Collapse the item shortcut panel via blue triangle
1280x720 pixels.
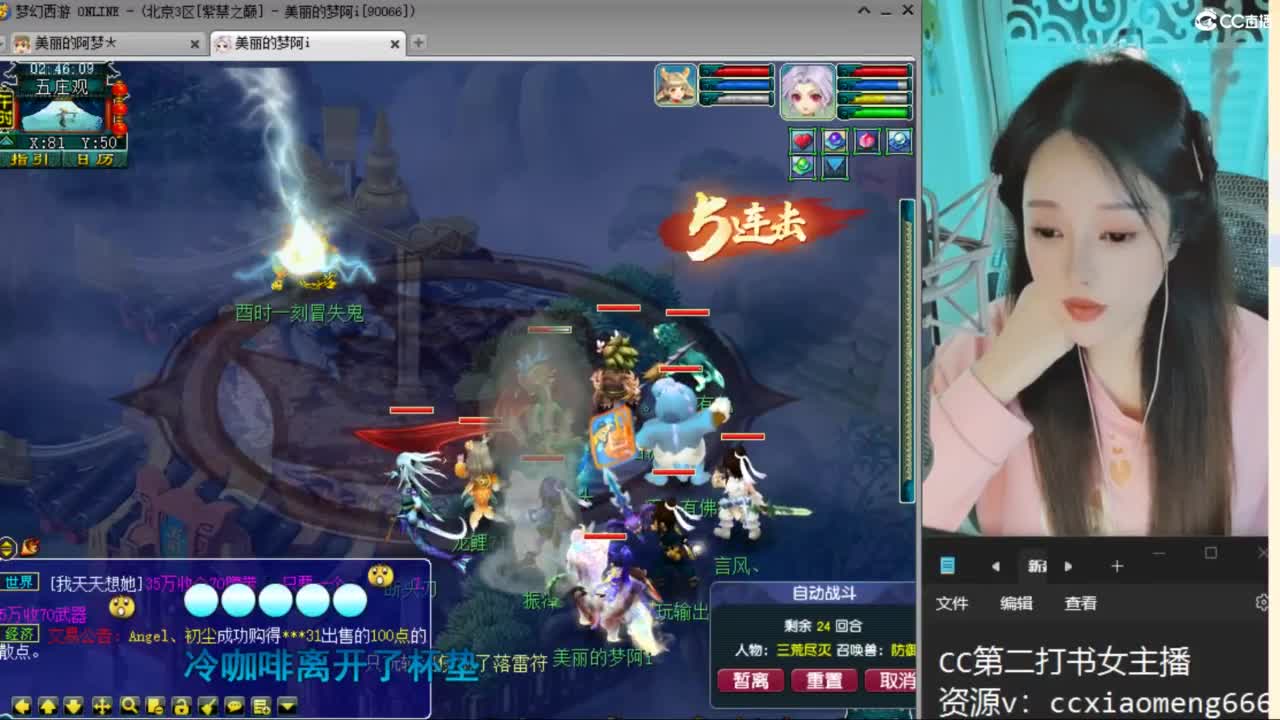833,167
